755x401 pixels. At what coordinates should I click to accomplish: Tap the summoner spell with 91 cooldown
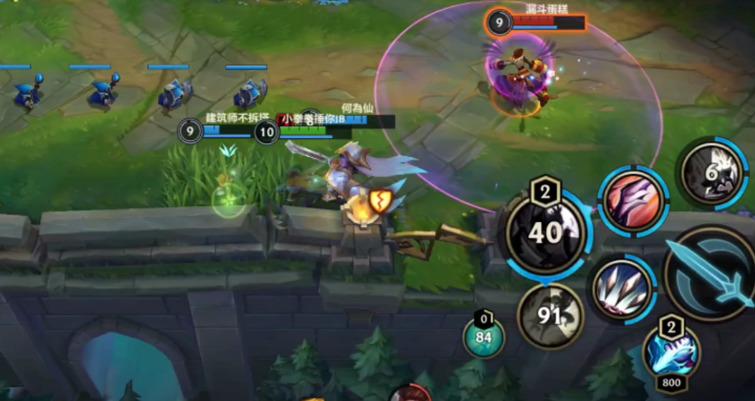550,316
